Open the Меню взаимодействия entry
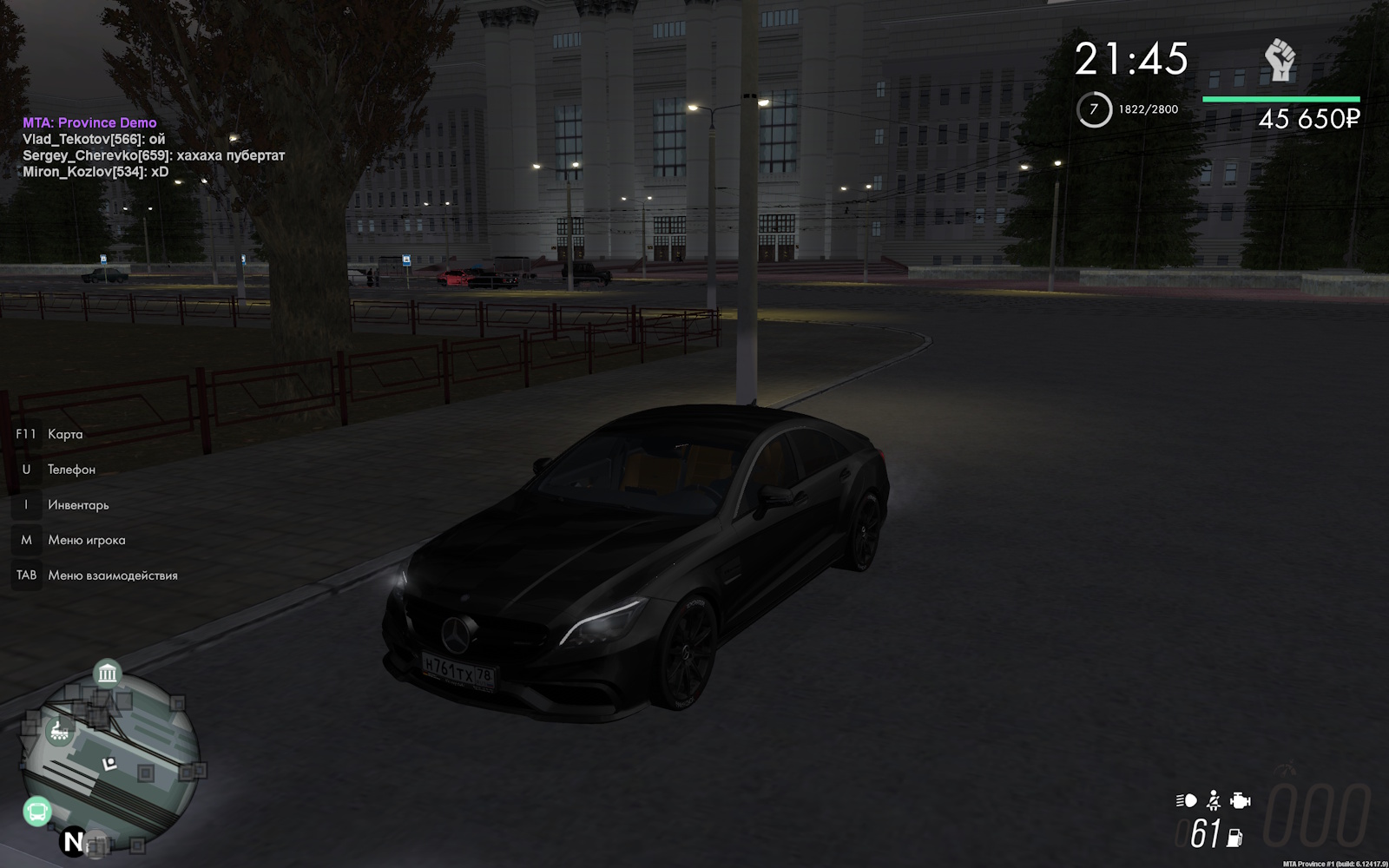The width and height of the screenshot is (1389, 868). [x=113, y=575]
